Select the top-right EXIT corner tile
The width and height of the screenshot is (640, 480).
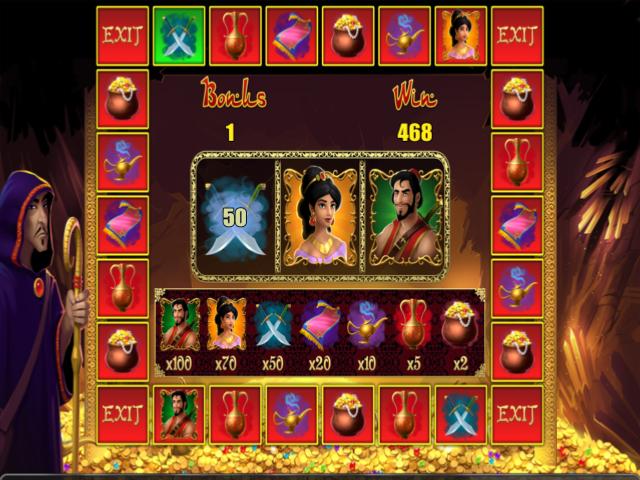[x=517, y=35]
